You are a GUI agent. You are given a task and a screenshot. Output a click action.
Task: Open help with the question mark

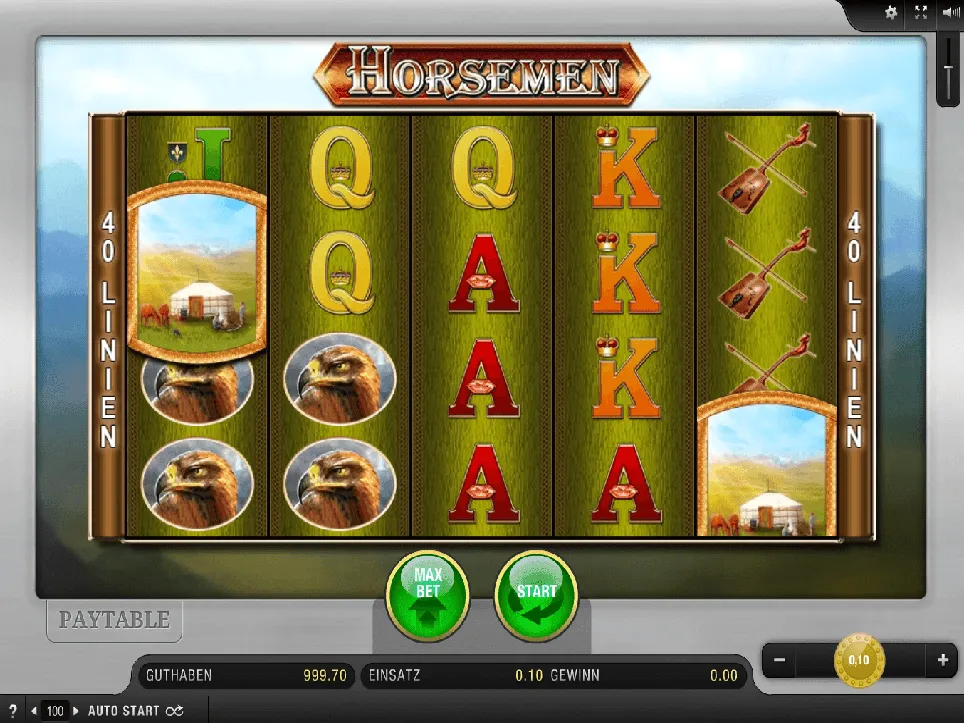click(12, 711)
